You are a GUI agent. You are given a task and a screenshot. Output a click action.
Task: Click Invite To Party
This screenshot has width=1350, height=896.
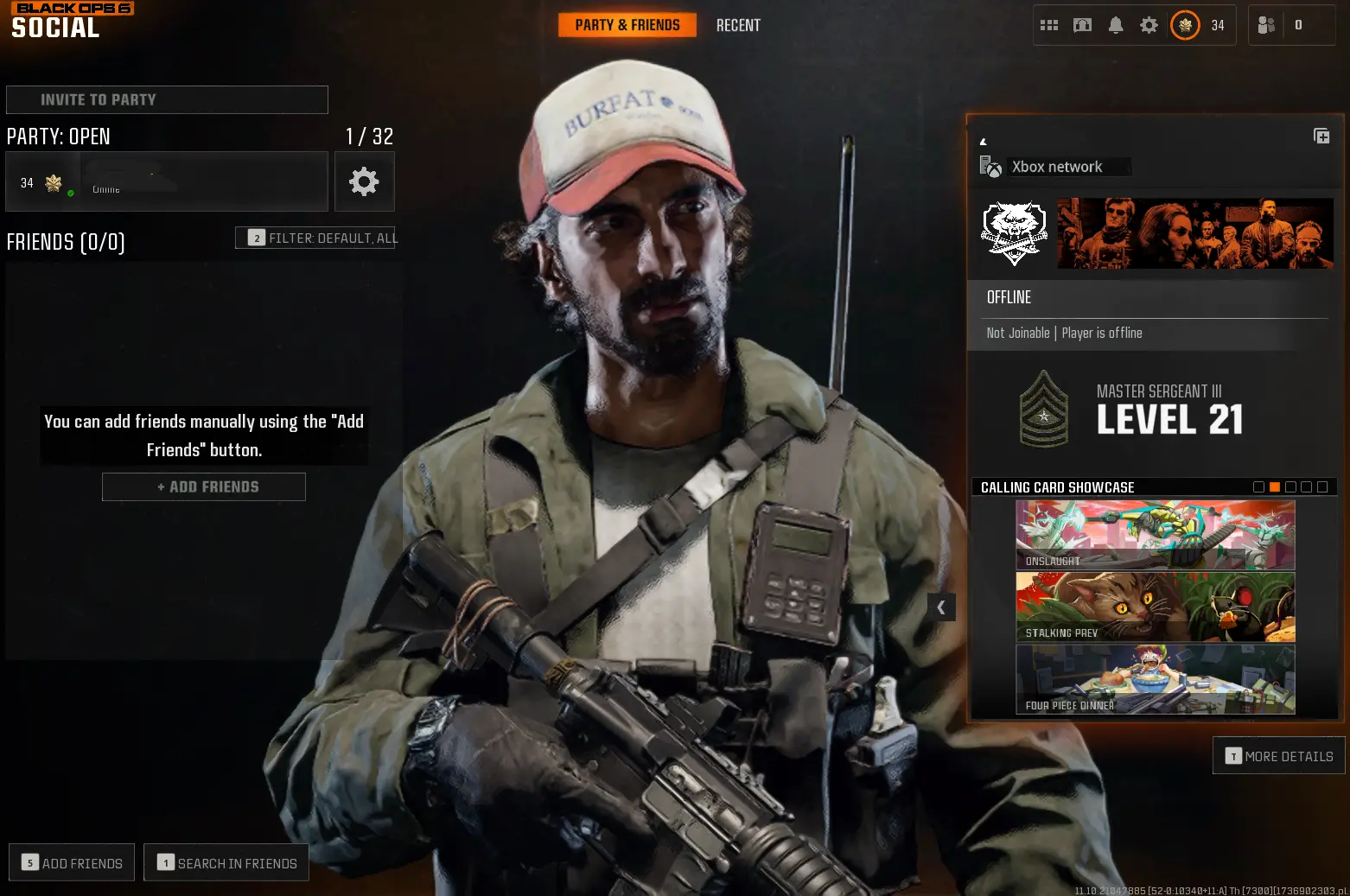point(167,99)
